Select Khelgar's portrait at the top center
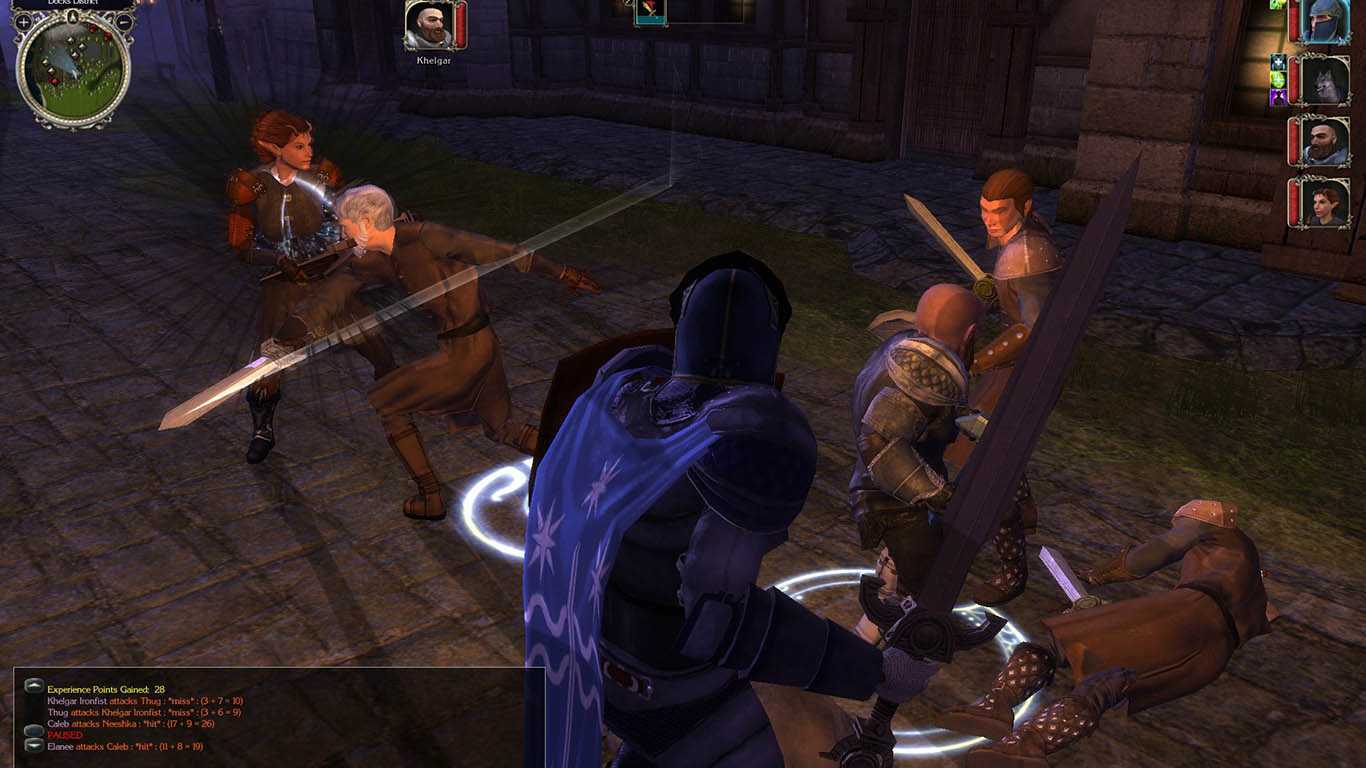 tap(429, 25)
